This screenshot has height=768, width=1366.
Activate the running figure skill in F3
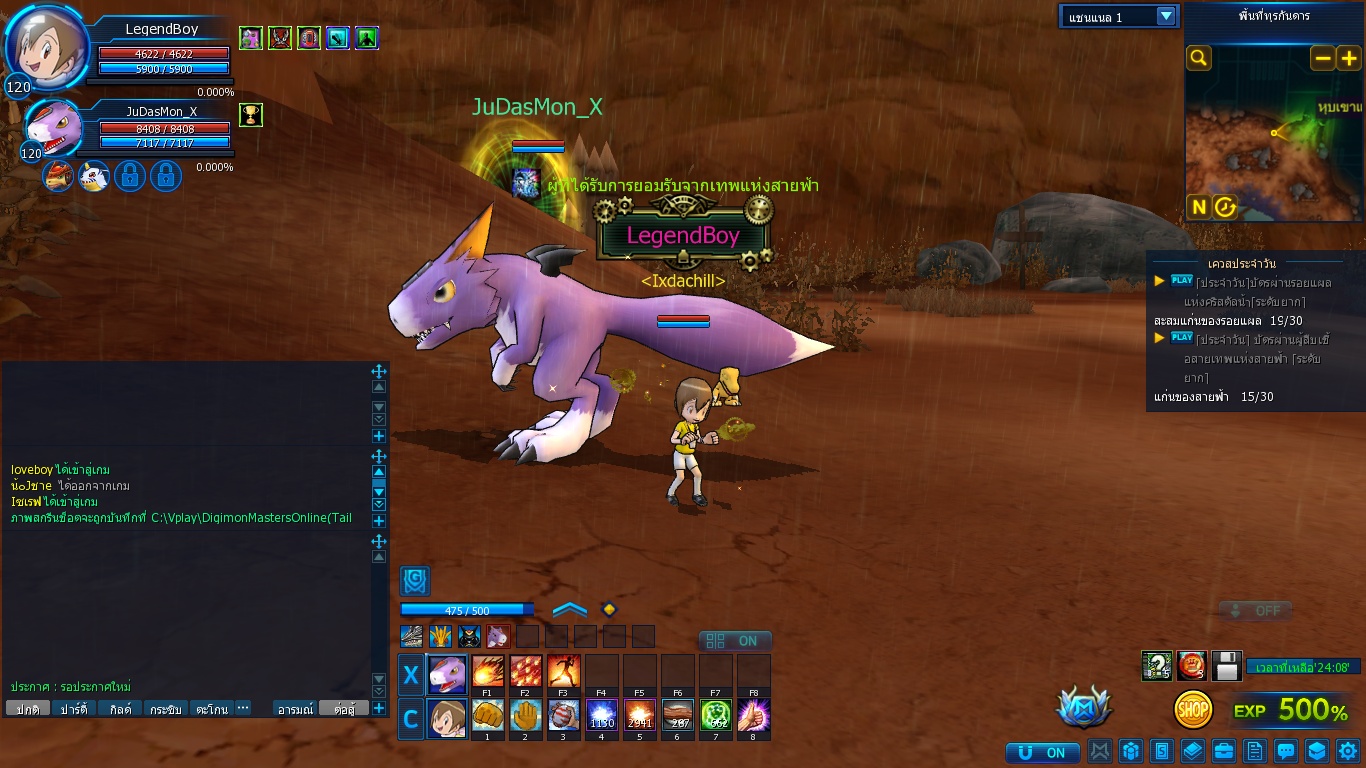[x=563, y=670]
